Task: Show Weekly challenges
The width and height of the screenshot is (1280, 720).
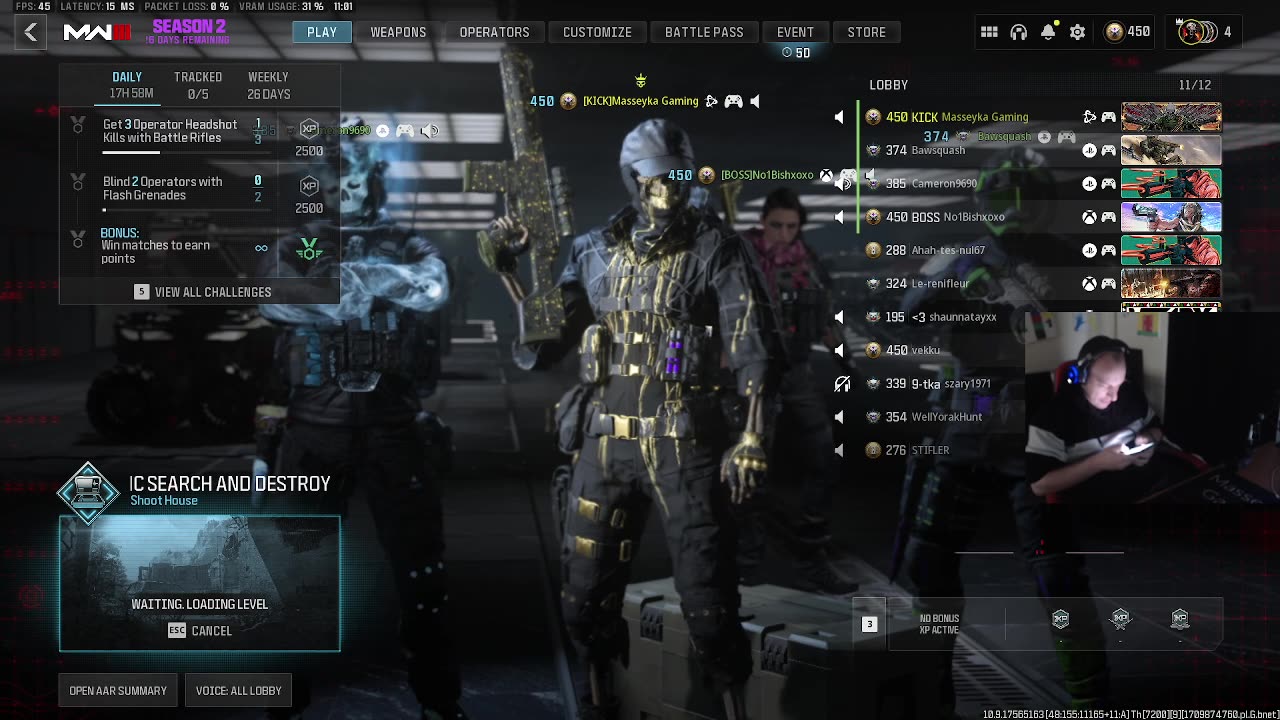Action: tap(268, 85)
